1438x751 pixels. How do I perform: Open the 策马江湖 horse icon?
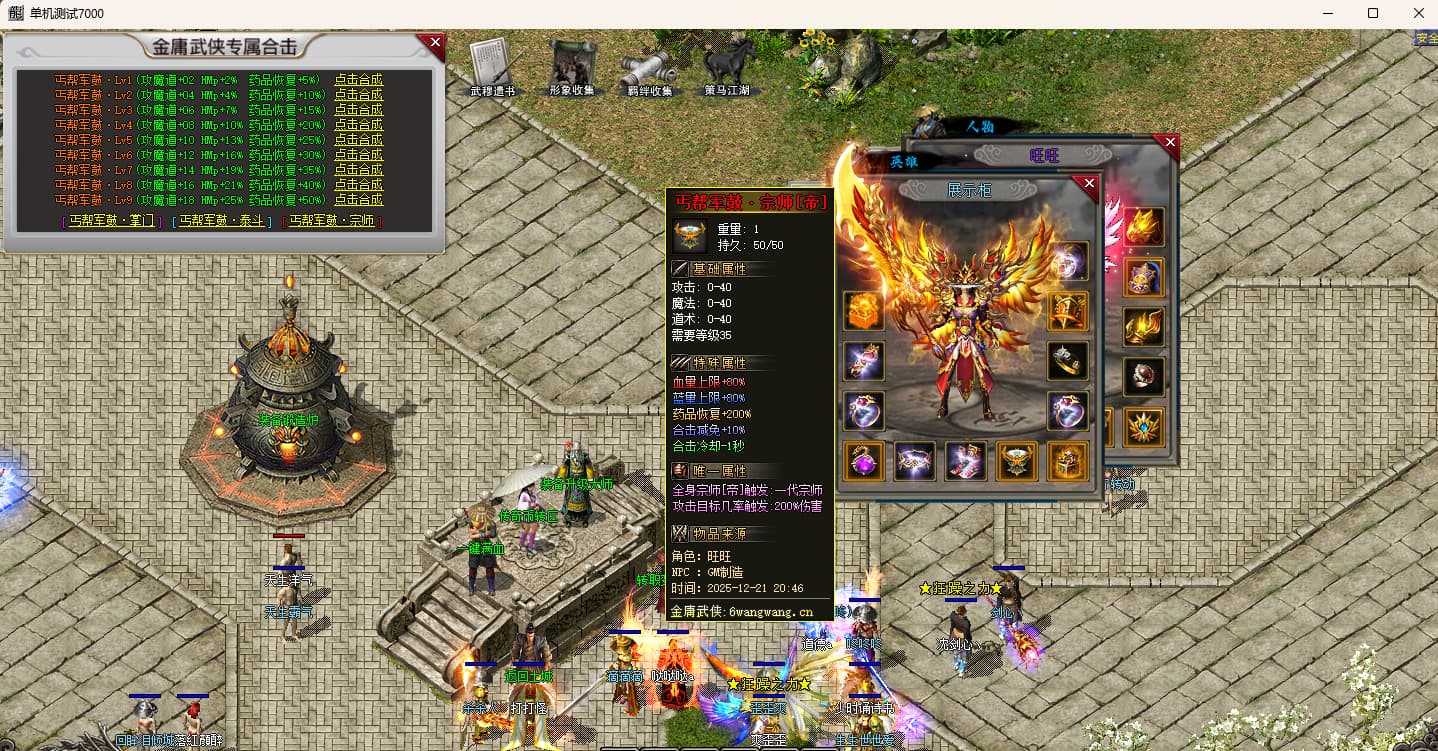(x=727, y=66)
